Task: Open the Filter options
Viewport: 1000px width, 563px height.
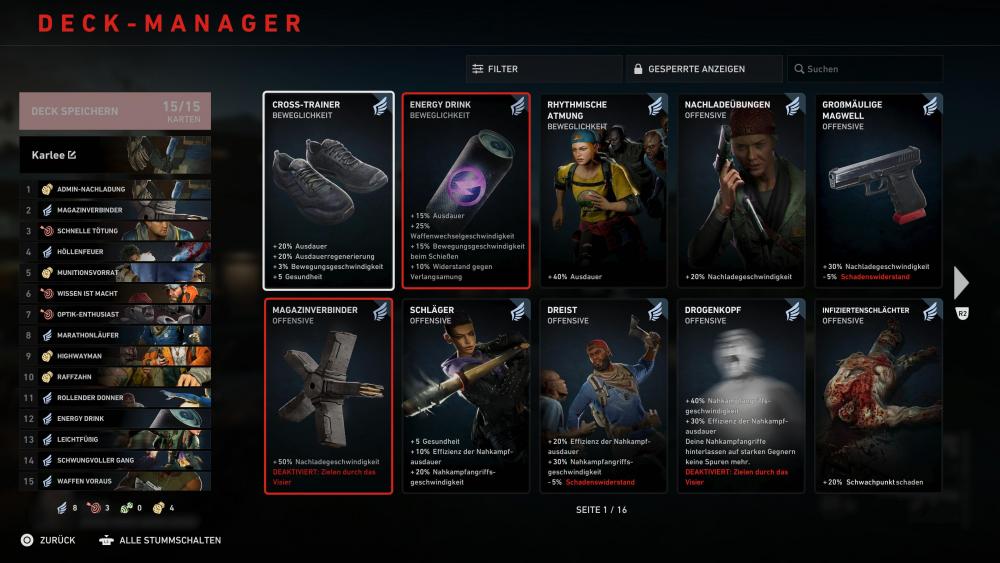Action: pyautogui.click(x=543, y=69)
